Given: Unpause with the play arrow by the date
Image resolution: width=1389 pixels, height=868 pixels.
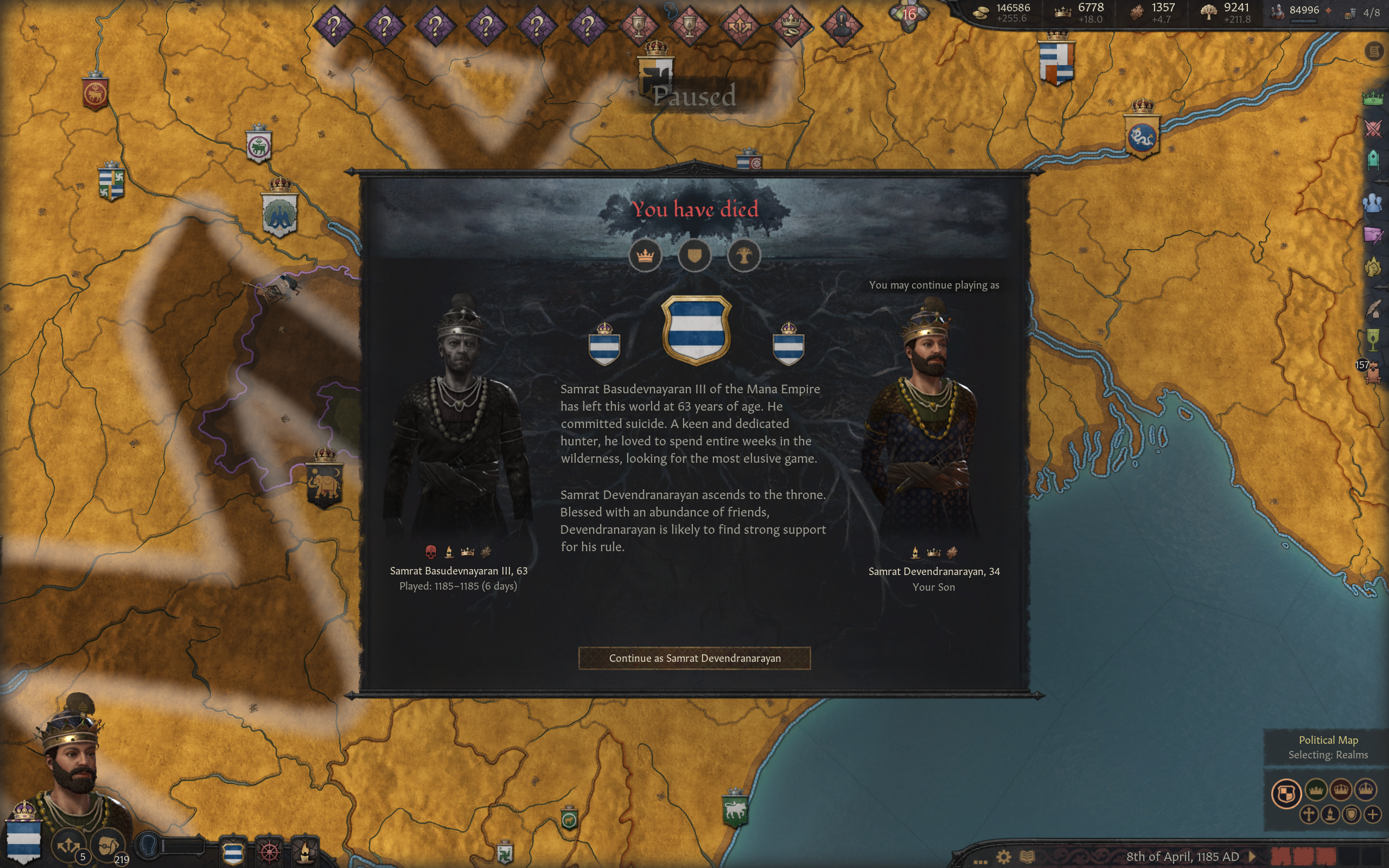Looking at the screenshot, I should coord(1253,857).
